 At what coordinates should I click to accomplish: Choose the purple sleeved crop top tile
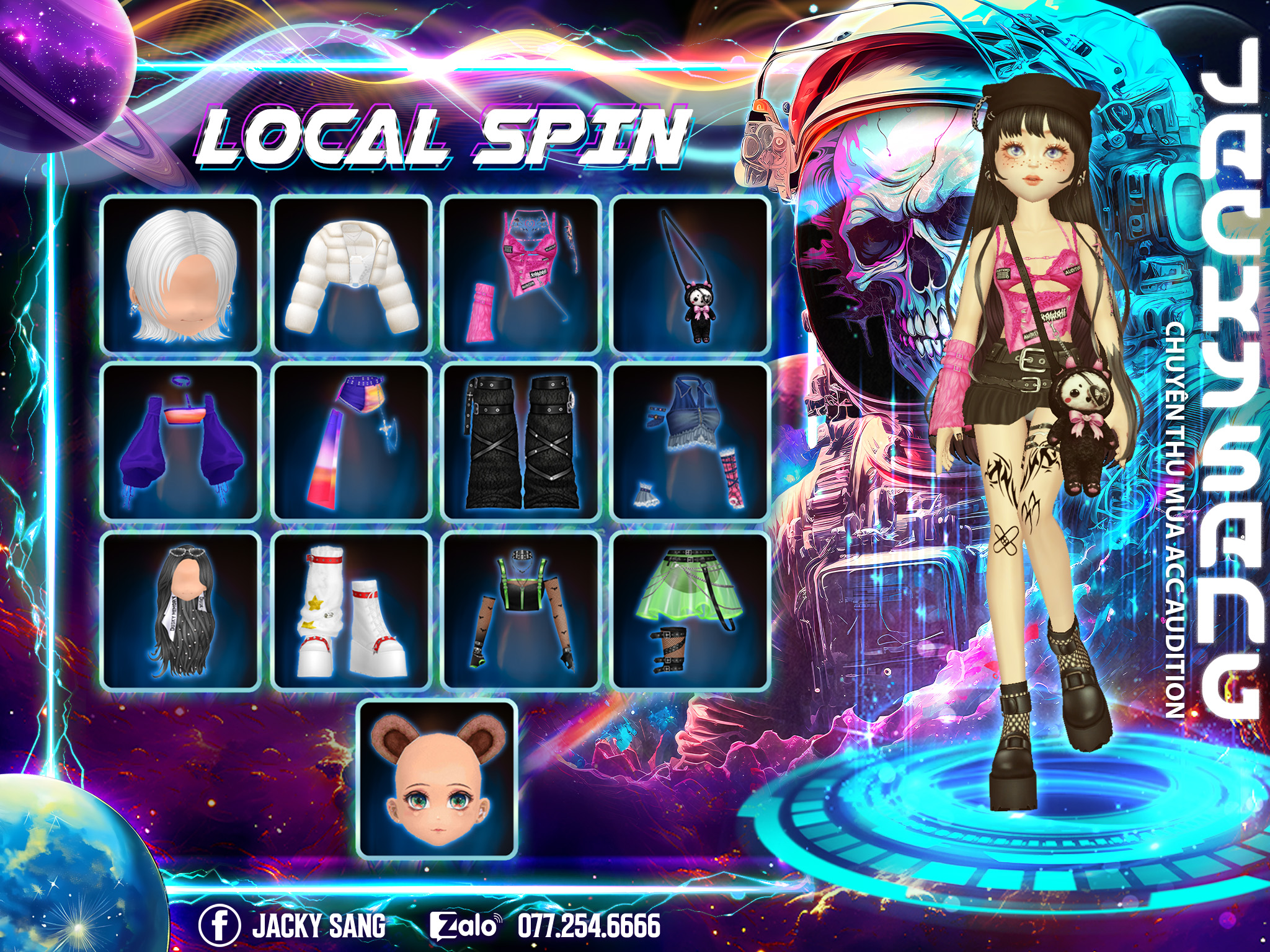pyautogui.click(x=180, y=441)
